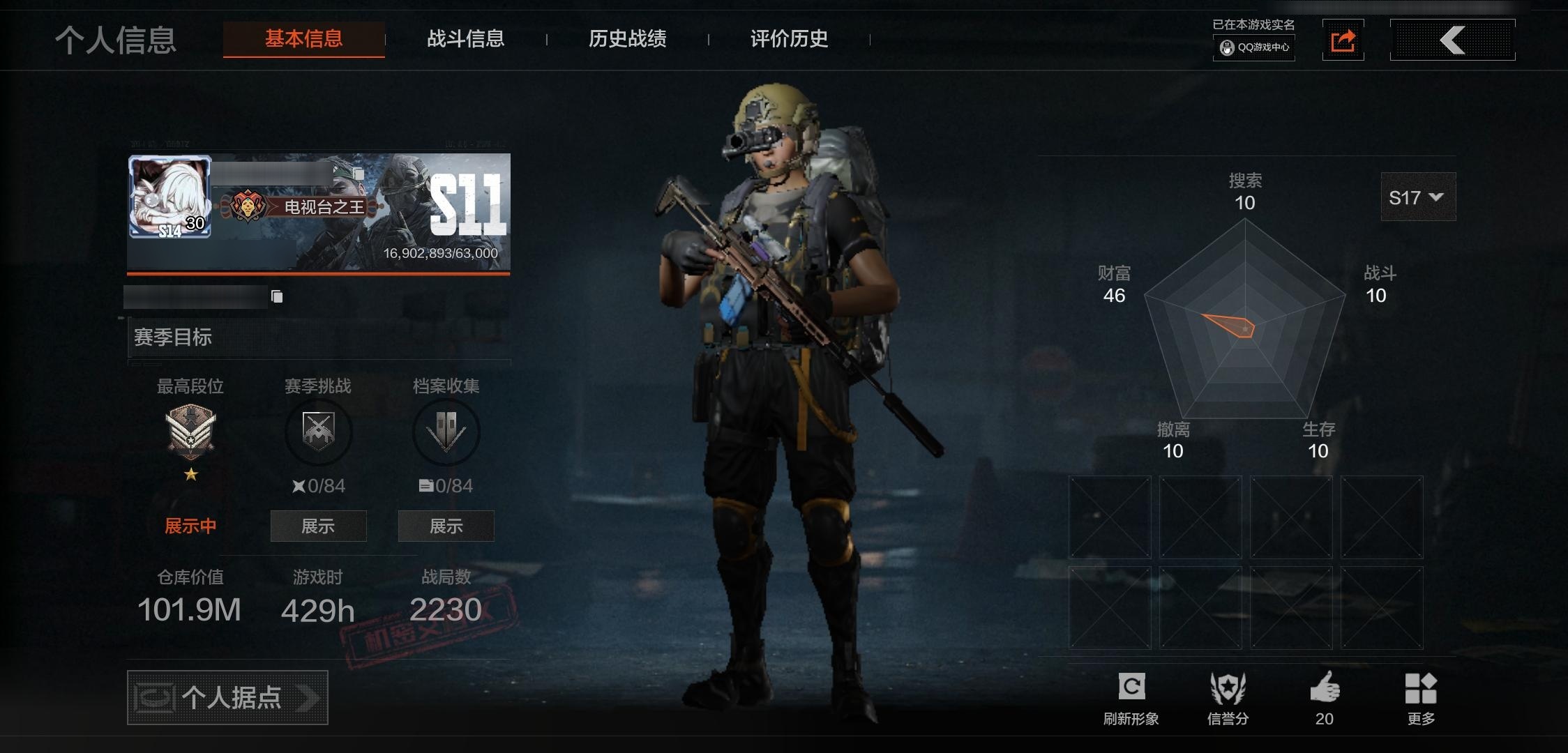Open the 战斗信息 tab
This screenshot has height=753, width=1568.
coord(465,39)
